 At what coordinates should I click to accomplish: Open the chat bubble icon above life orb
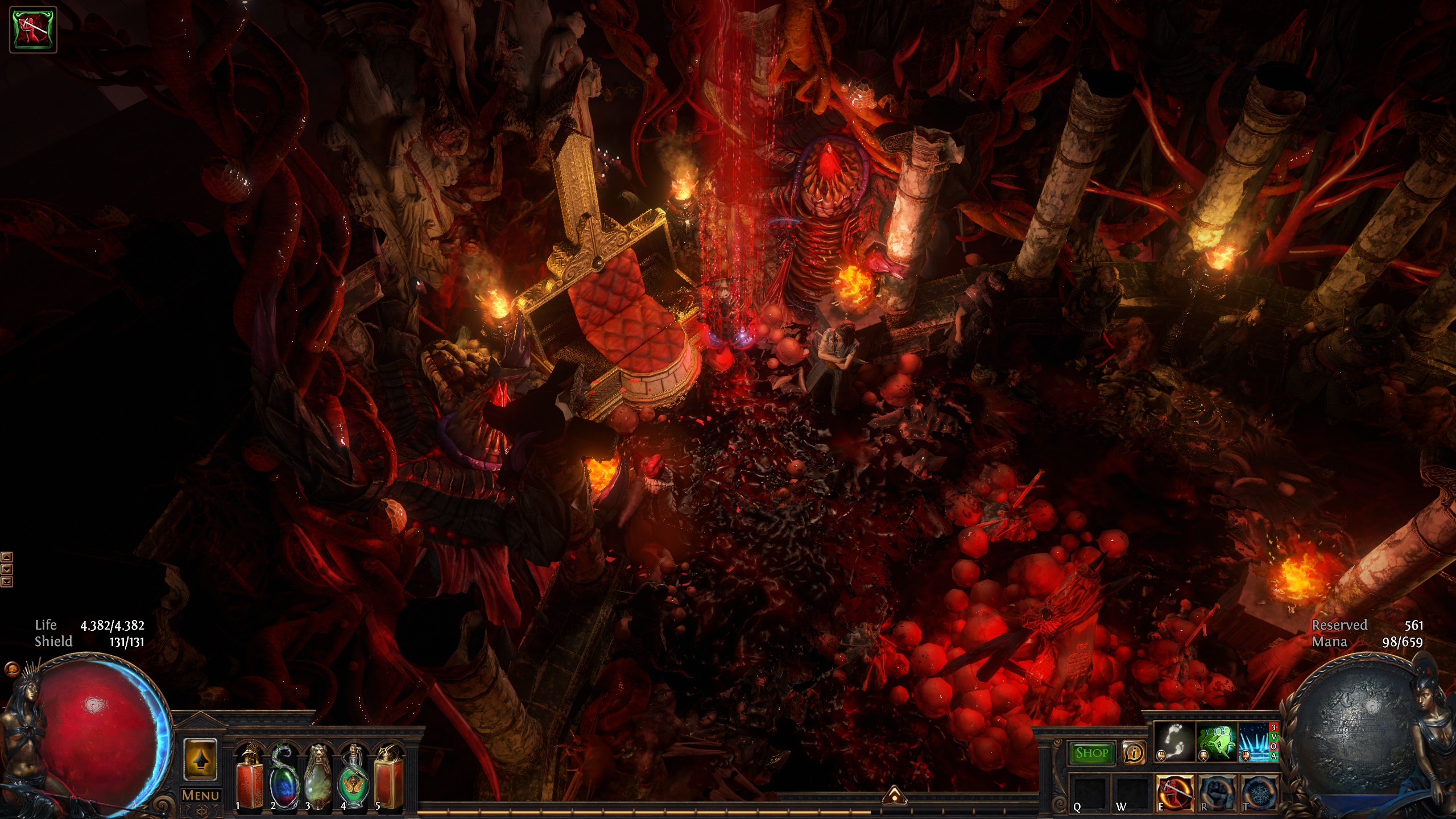(11, 669)
